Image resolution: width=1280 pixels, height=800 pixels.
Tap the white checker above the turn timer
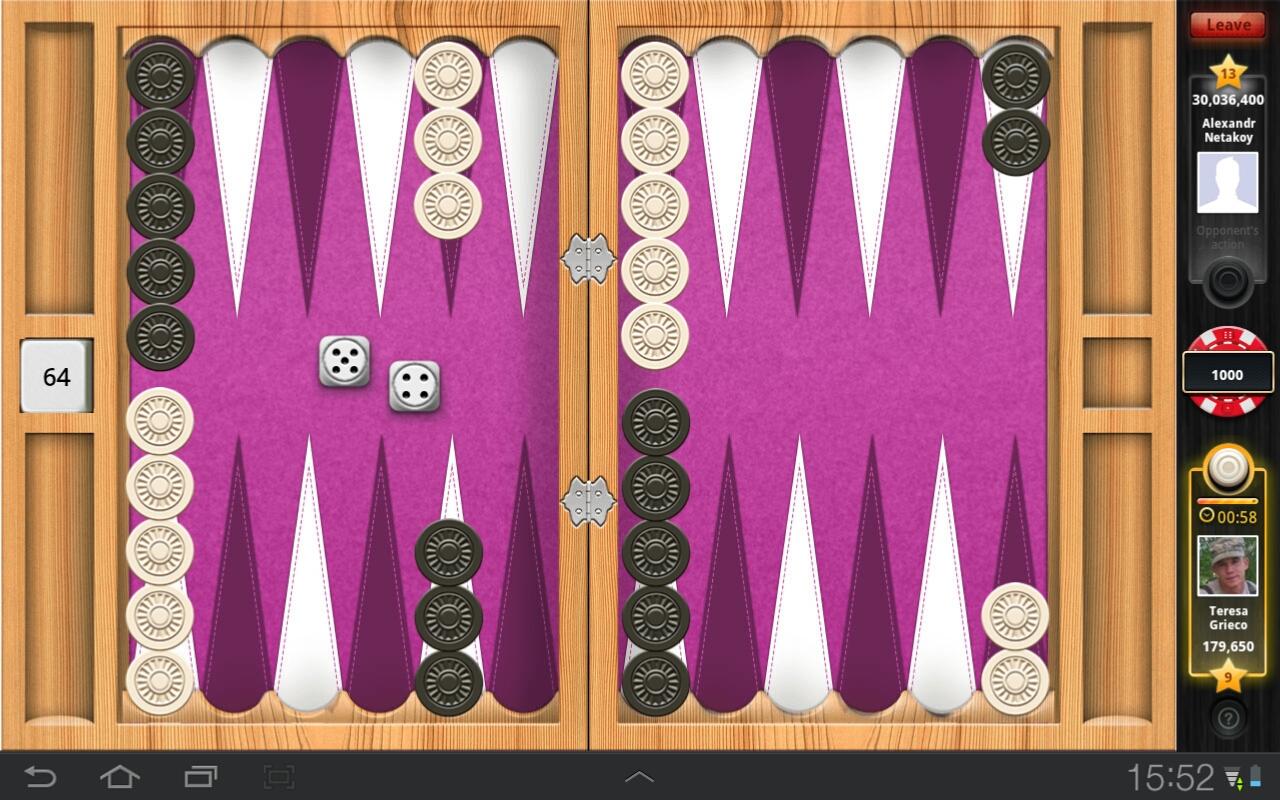1227,467
